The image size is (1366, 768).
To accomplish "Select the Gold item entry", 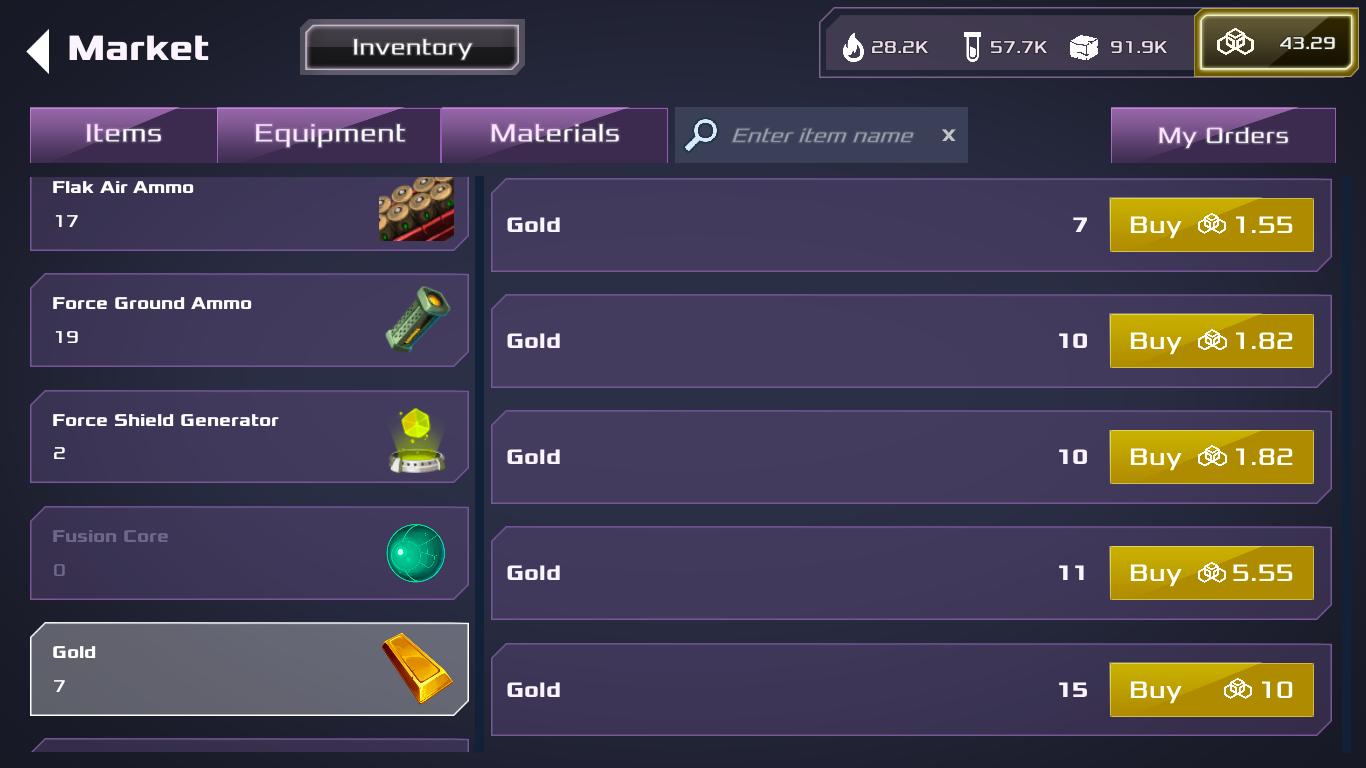I will click(249, 669).
